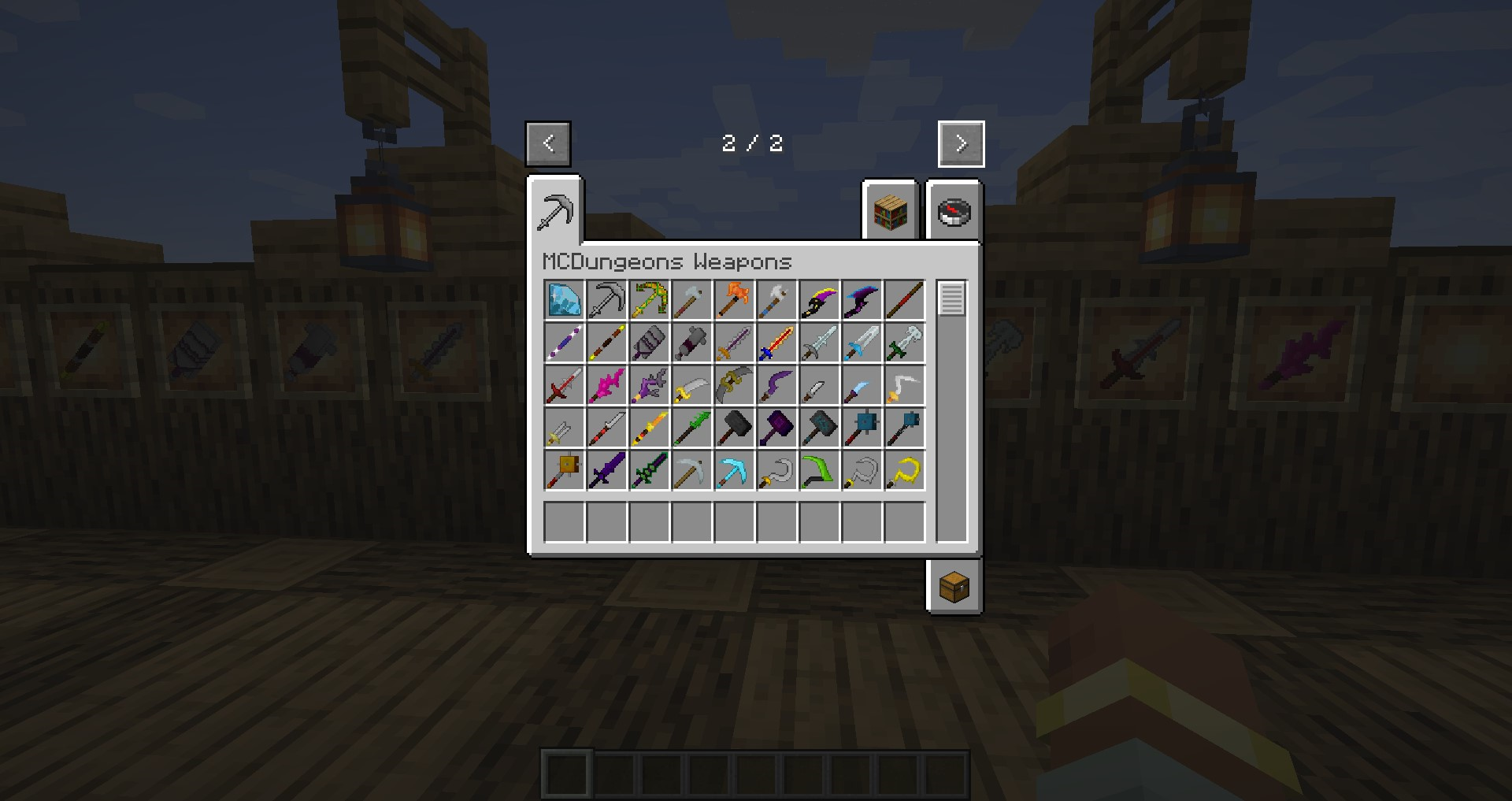Grab the golden sickle item
Screen dimensions: 1512x801
[904, 469]
